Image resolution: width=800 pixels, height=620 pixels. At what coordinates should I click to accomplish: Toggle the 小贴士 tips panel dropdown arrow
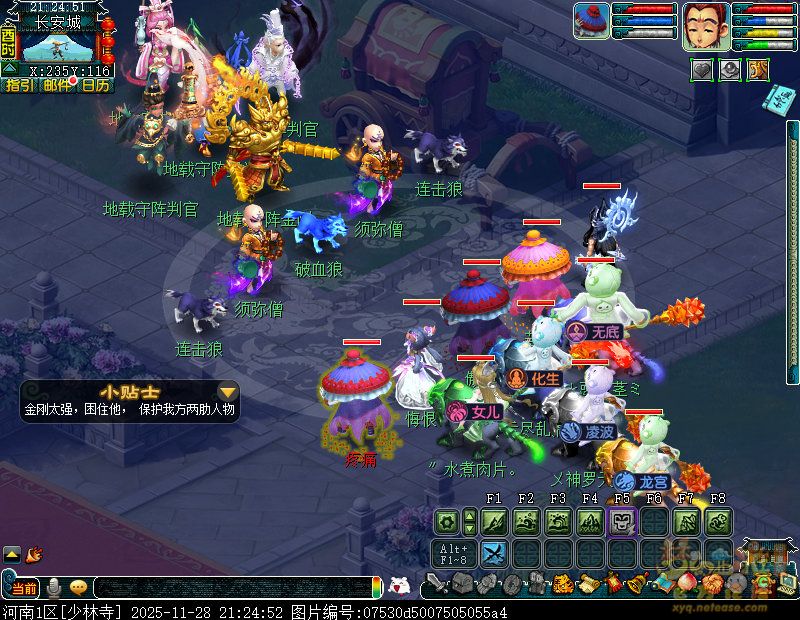pyautogui.click(x=228, y=392)
